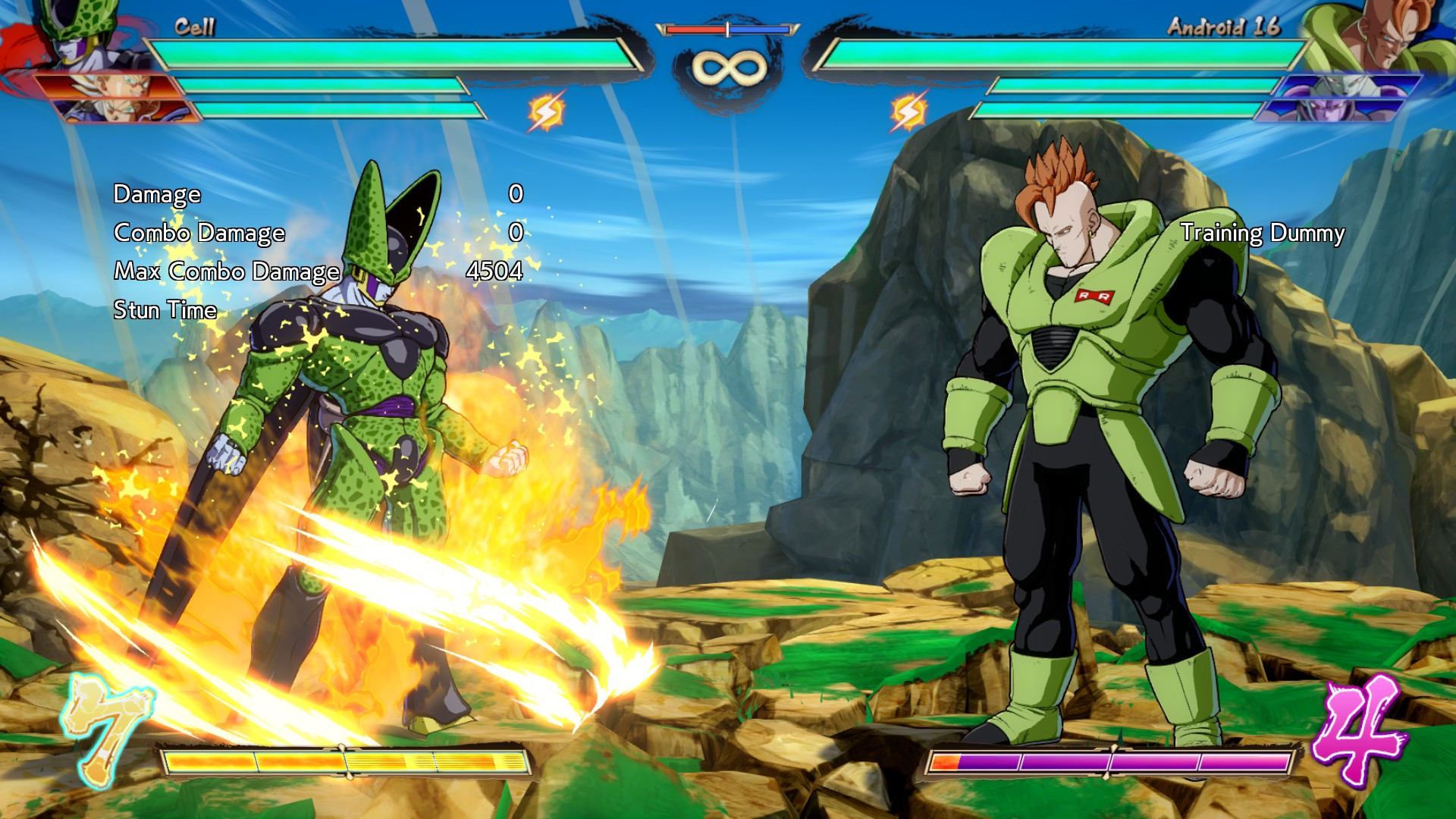
Task: Click the Sparking icon on Android 16's side
Action: 908,111
